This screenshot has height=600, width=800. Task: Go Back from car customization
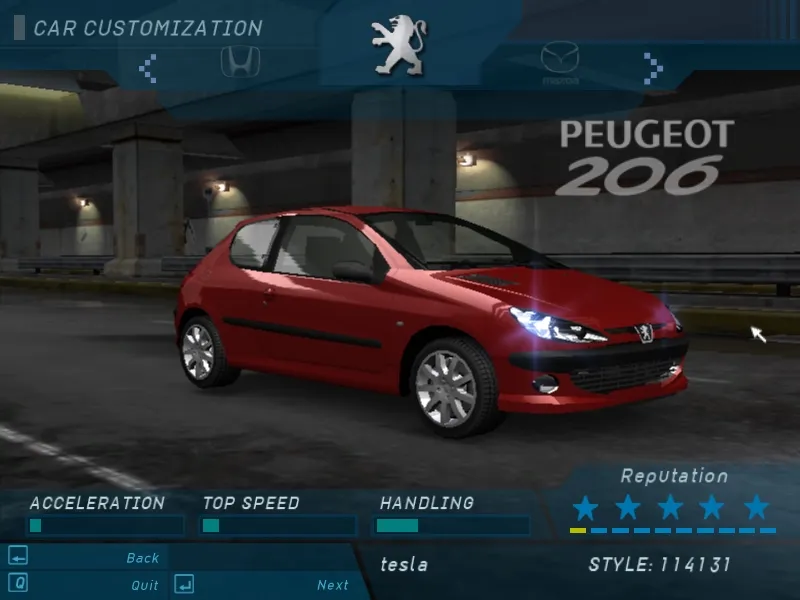pyautogui.click(x=143, y=558)
